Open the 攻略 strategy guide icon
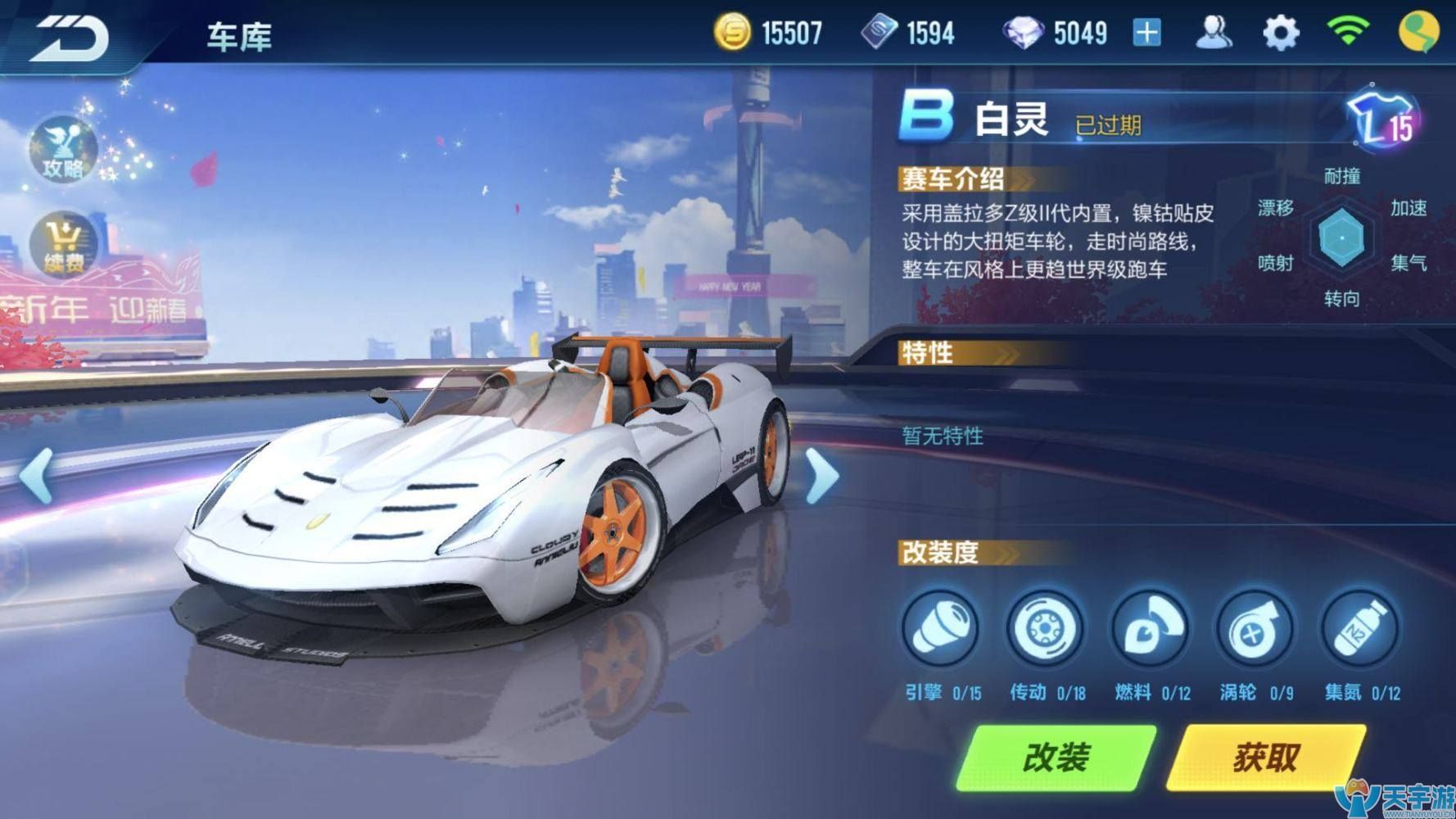 point(63,152)
